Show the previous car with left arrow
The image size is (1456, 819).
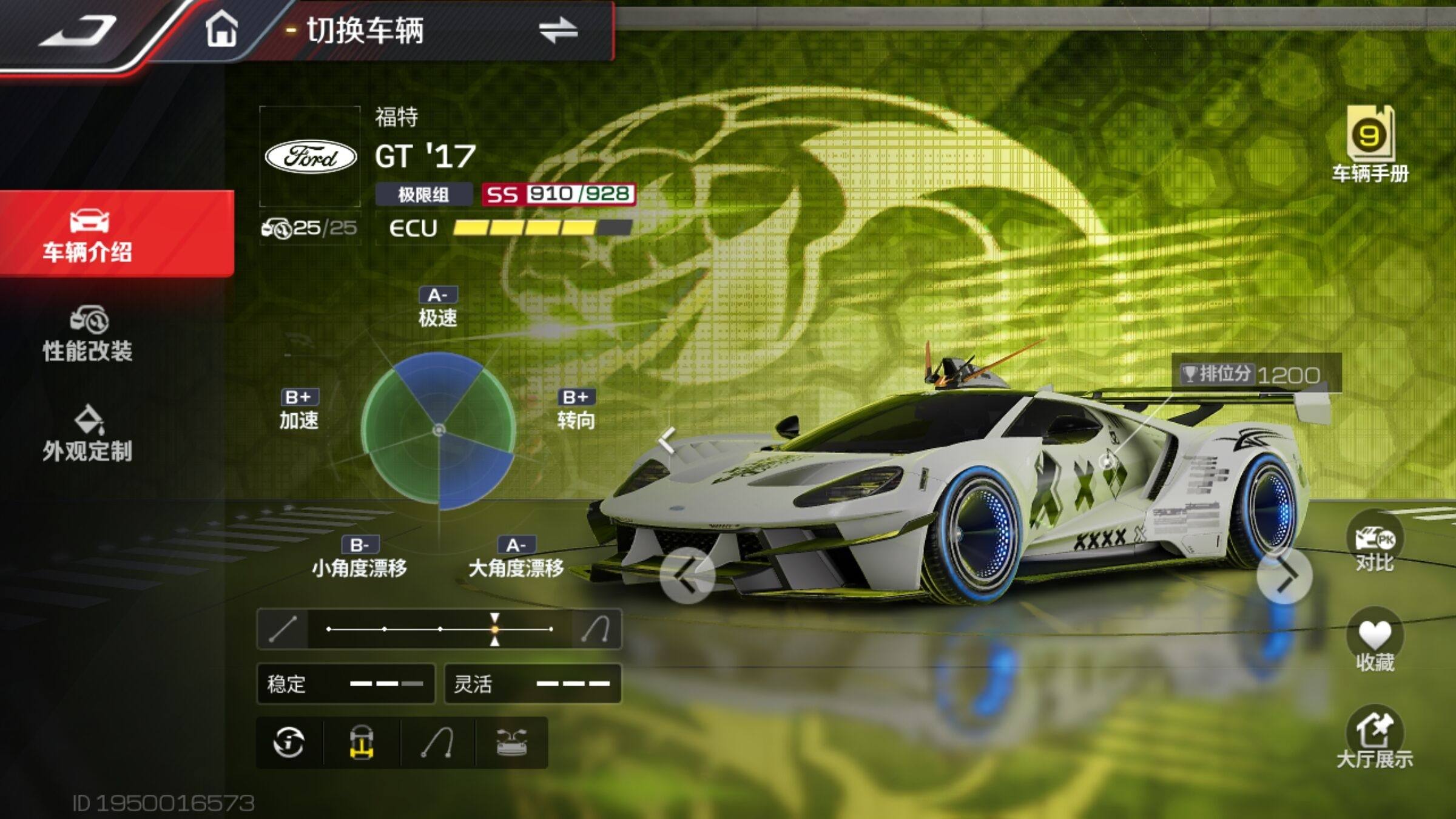pyautogui.click(x=687, y=575)
